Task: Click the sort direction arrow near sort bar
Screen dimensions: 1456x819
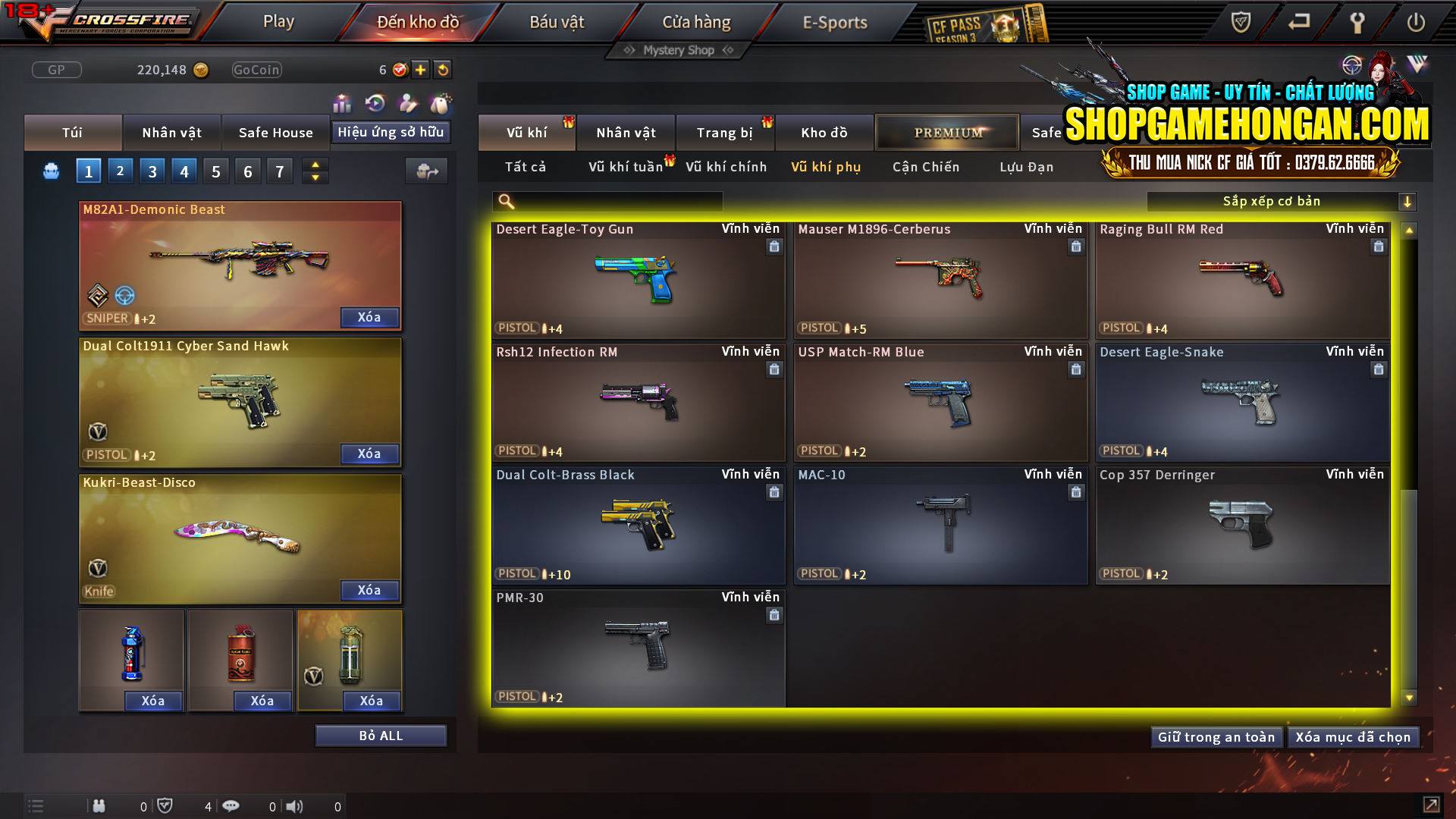Action: [1408, 202]
